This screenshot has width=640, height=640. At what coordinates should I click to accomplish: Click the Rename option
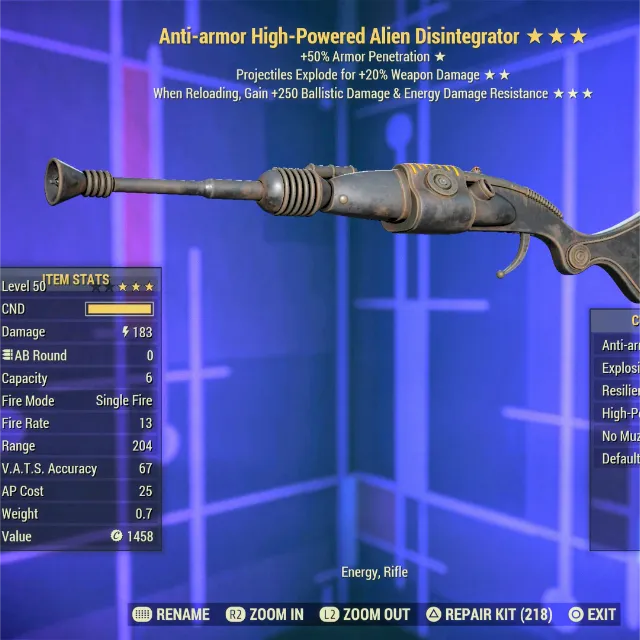pos(171,614)
